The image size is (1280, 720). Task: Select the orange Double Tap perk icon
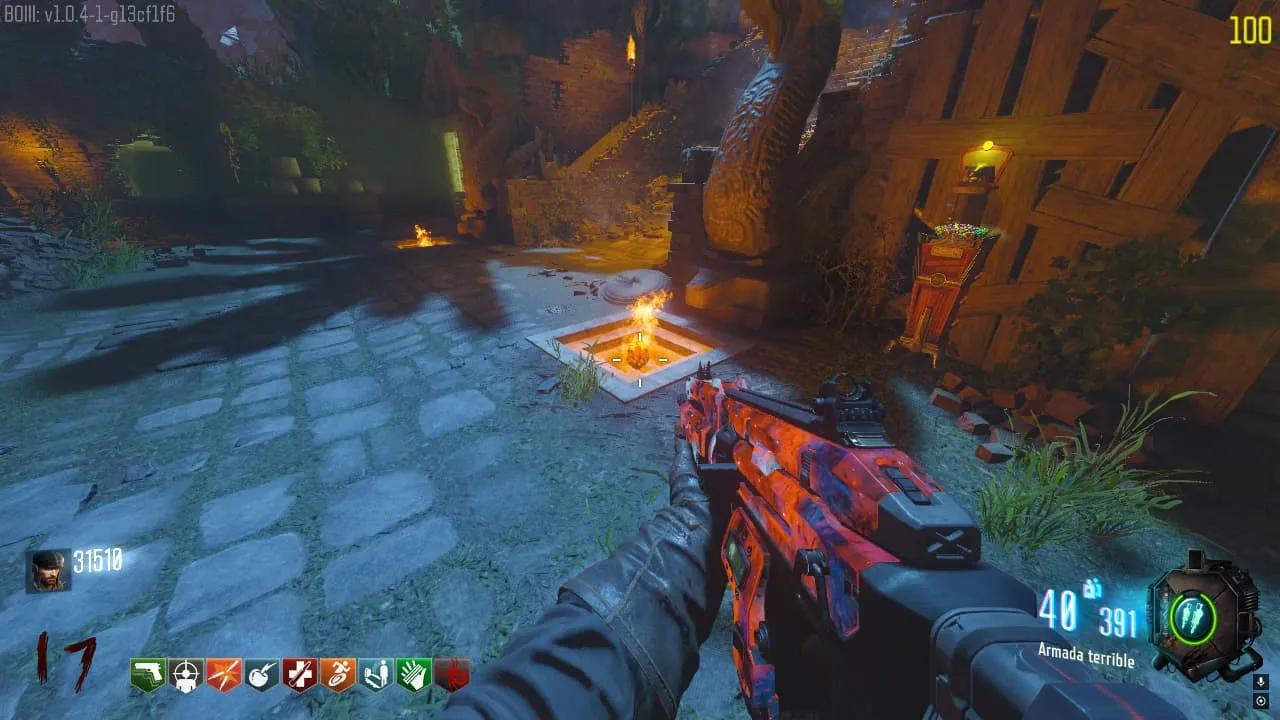[223, 675]
